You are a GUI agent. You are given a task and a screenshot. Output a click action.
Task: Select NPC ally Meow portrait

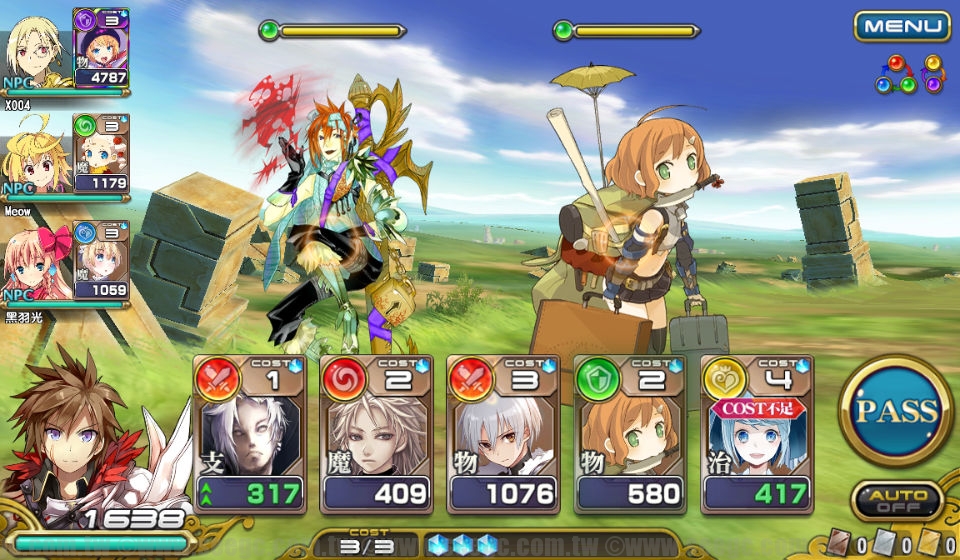tap(35, 155)
